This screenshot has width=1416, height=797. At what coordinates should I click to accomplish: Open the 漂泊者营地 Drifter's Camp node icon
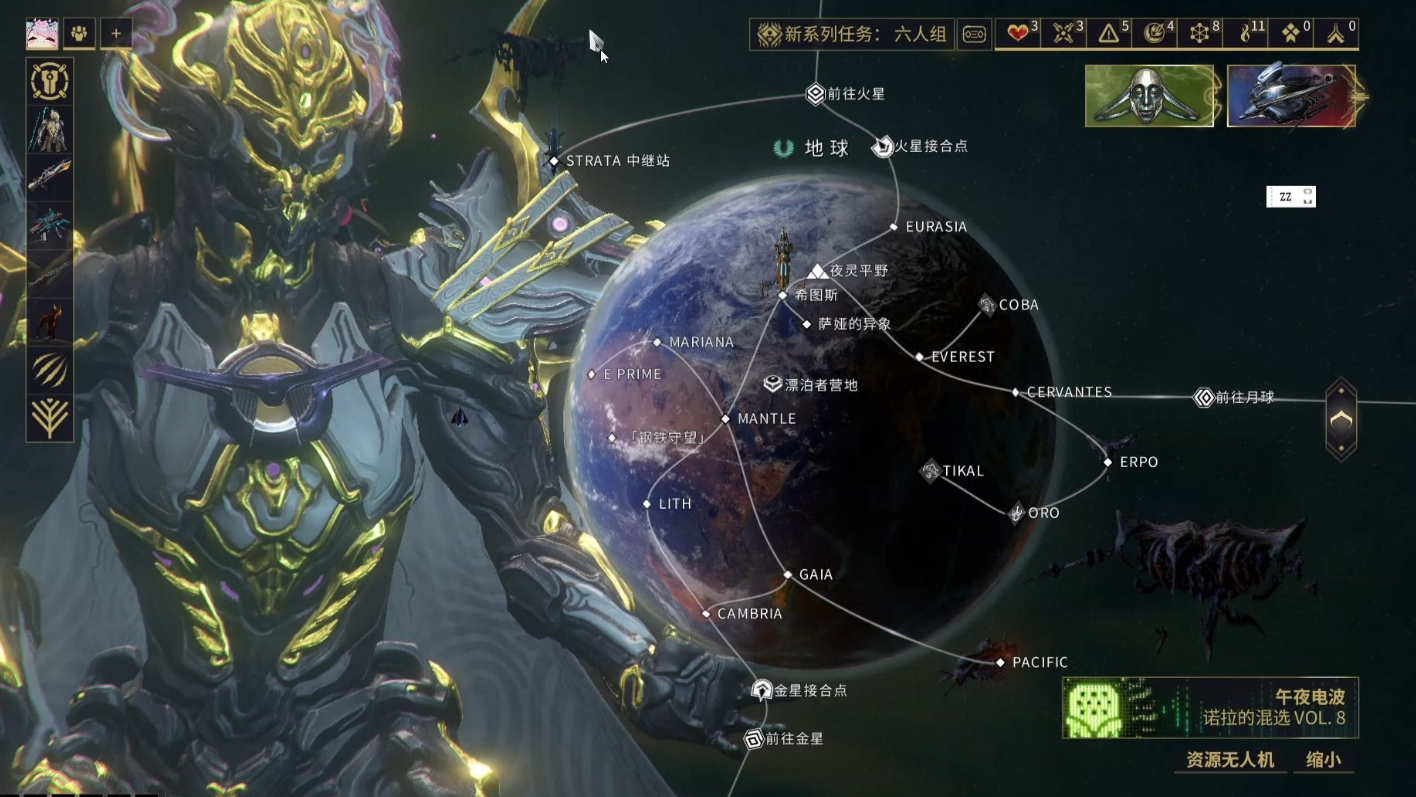(770, 383)
